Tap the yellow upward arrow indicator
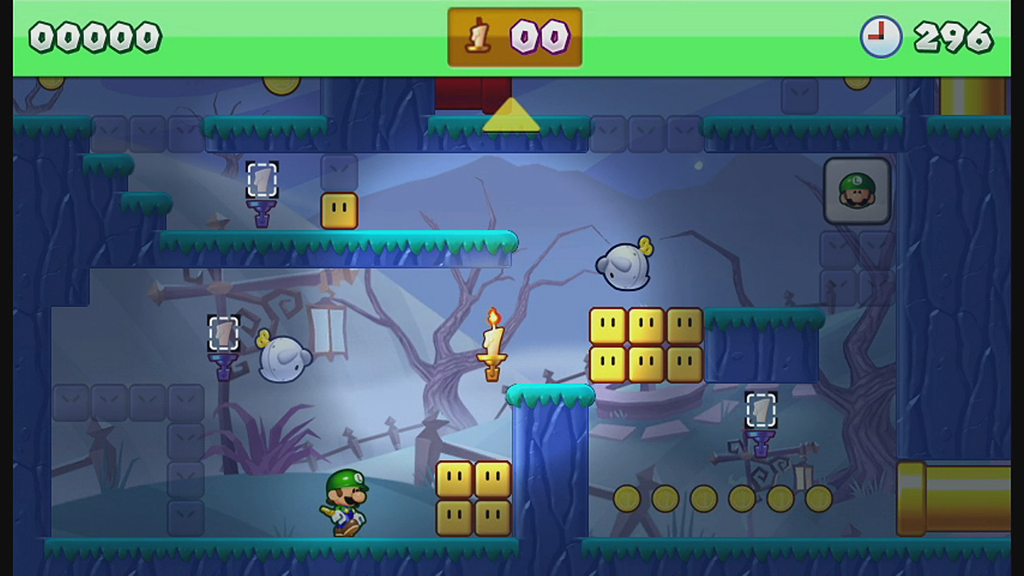This screenshot has height=576, width=1024. [x=511, y=117]
